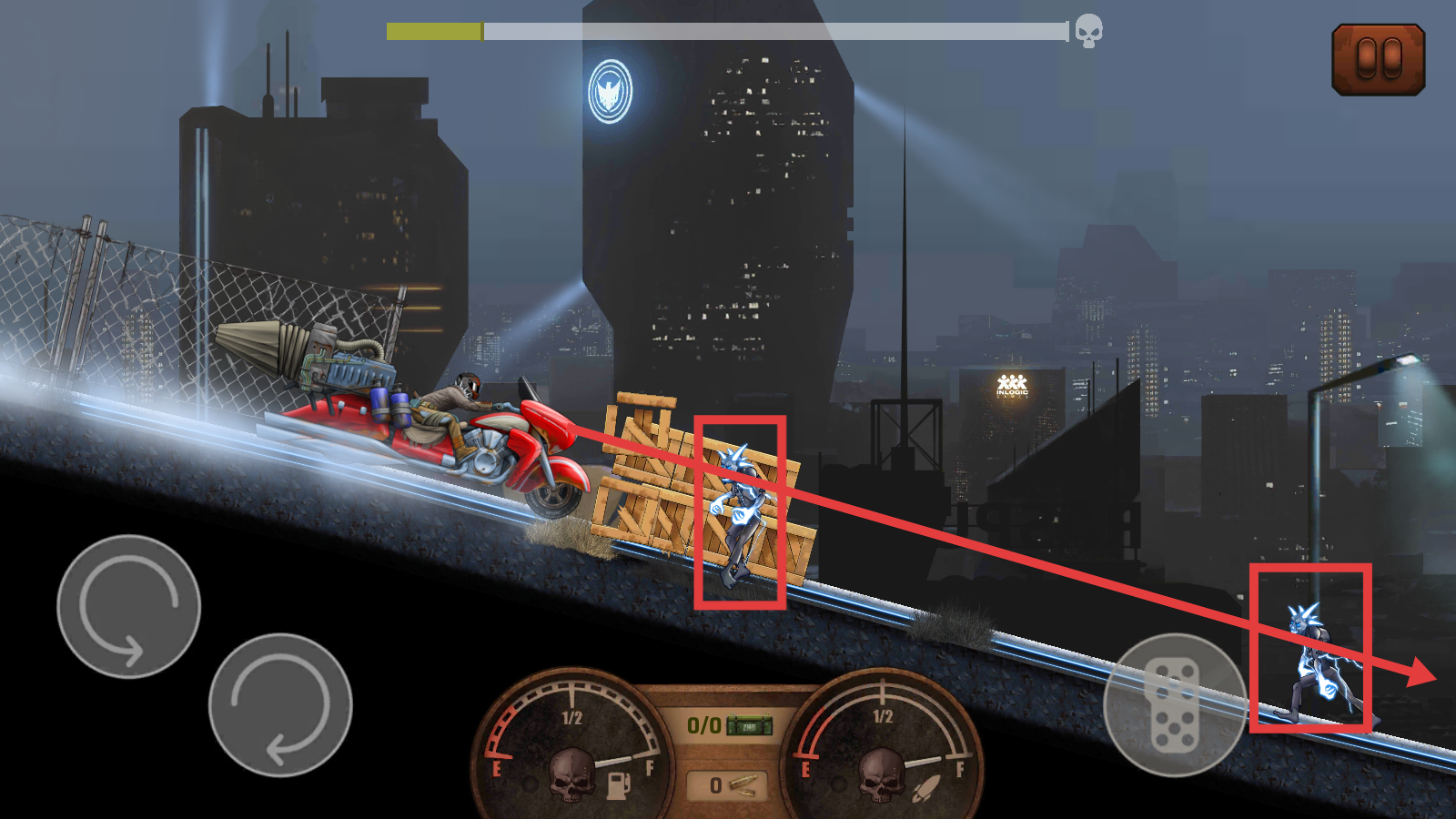Hit the gas pedal button
1456x819 pixels.
pyautogui.click(x=1174, y=705)
